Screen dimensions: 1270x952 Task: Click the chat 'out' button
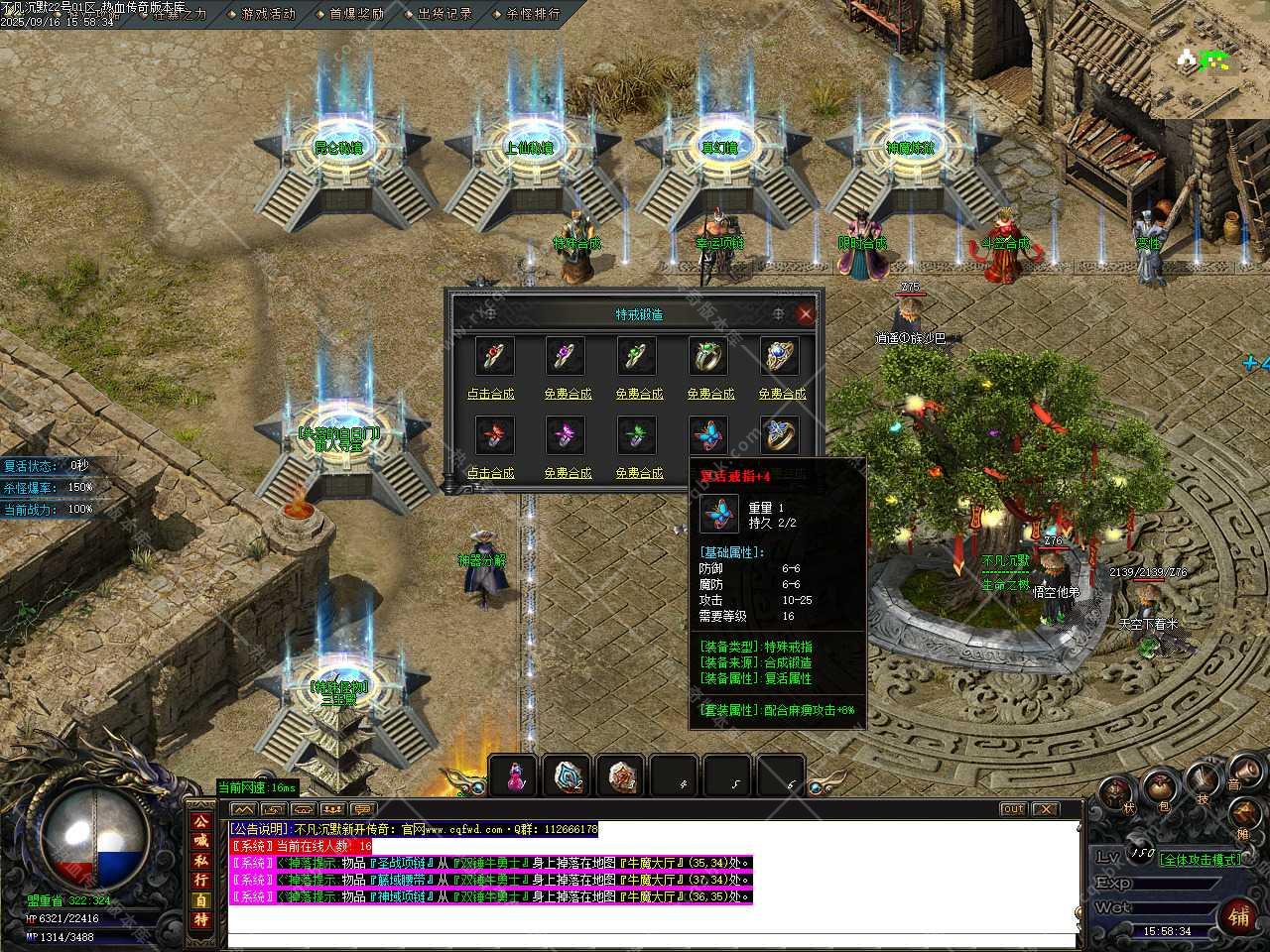tap(1012, 809)
